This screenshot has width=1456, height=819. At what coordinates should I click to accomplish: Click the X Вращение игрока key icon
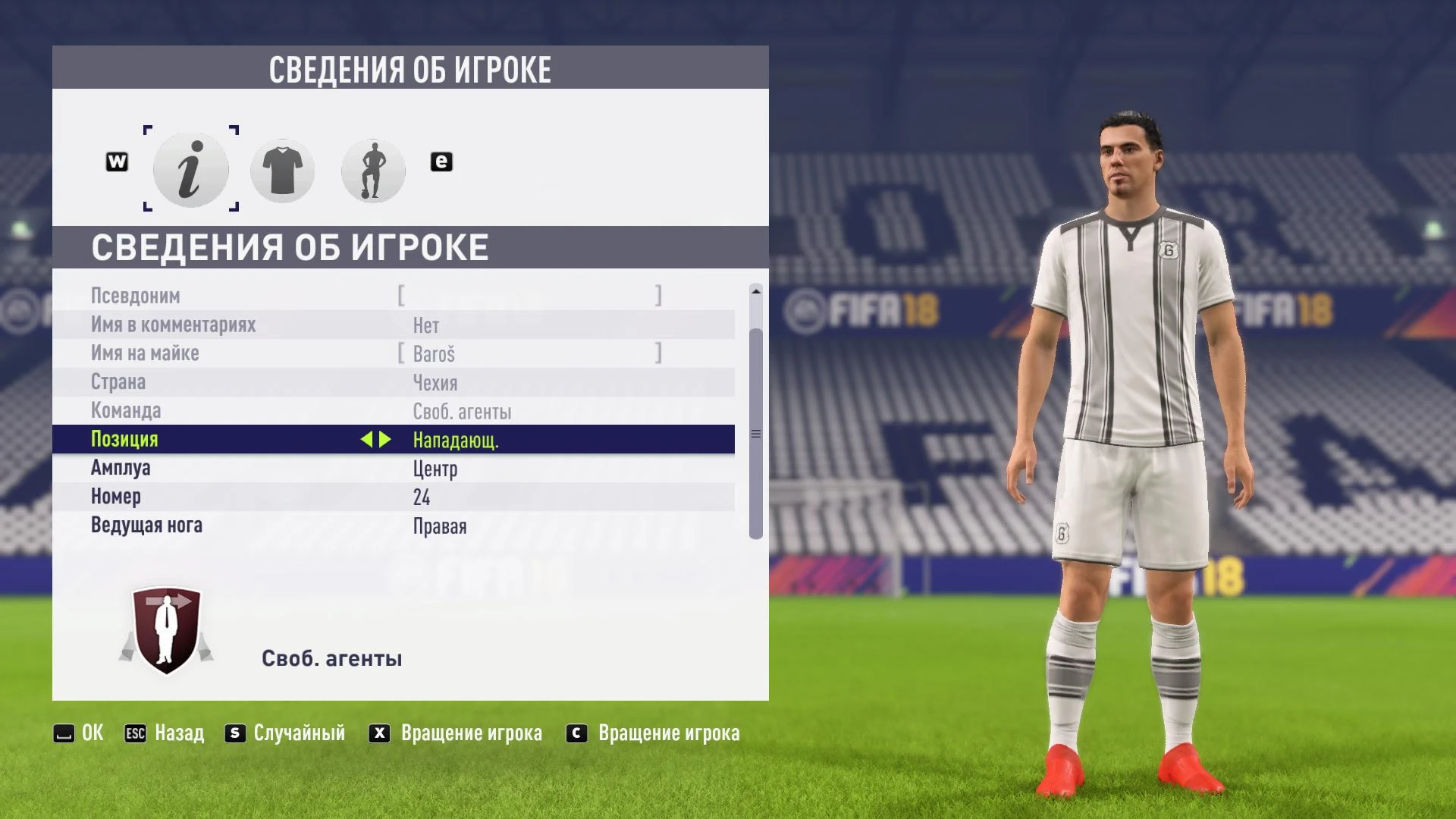[x=378, y=733]
